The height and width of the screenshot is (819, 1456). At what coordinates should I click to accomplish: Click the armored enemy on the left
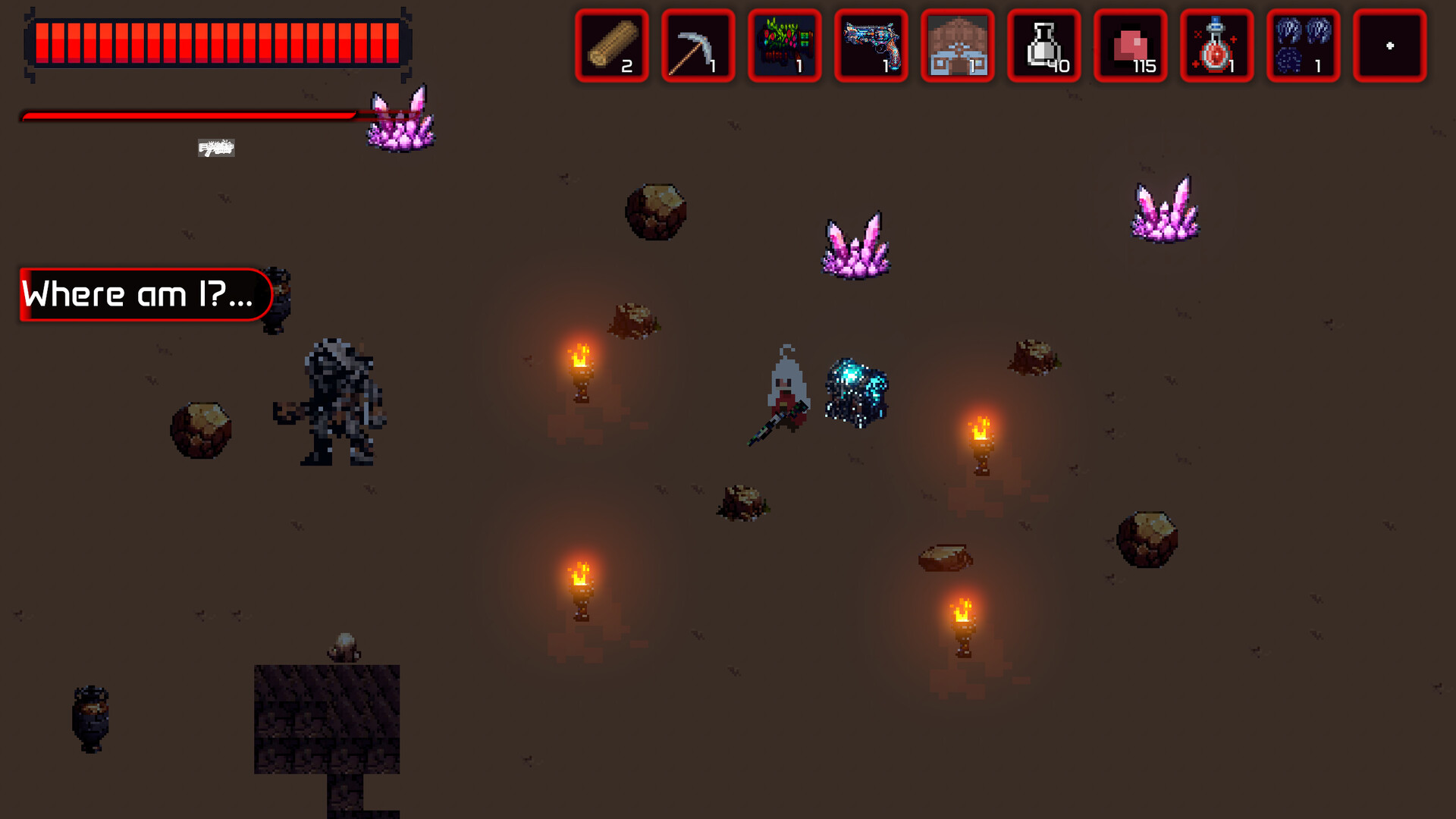tap(339, 398)
